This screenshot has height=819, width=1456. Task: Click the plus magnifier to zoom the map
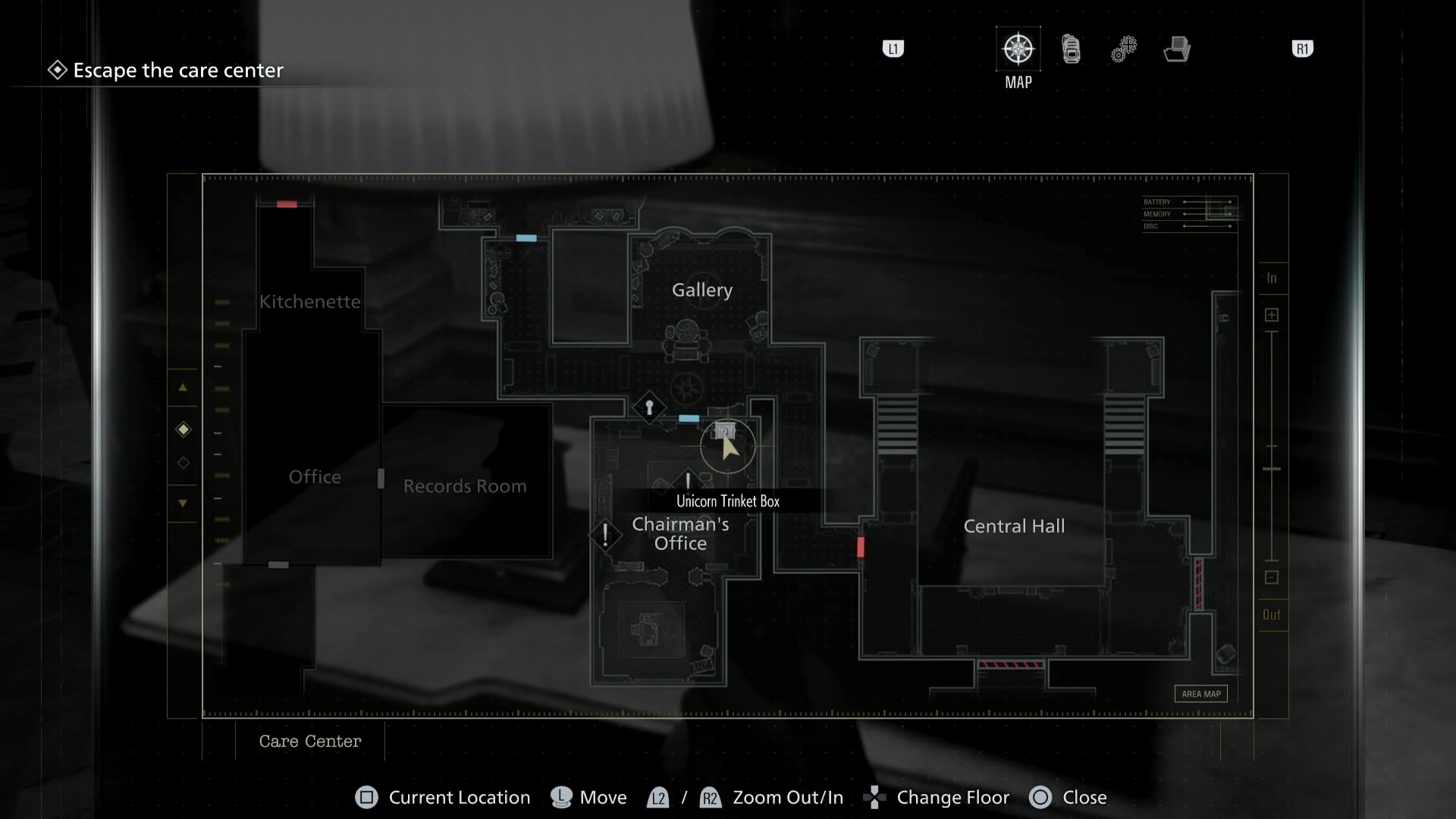coord(1272,315)
